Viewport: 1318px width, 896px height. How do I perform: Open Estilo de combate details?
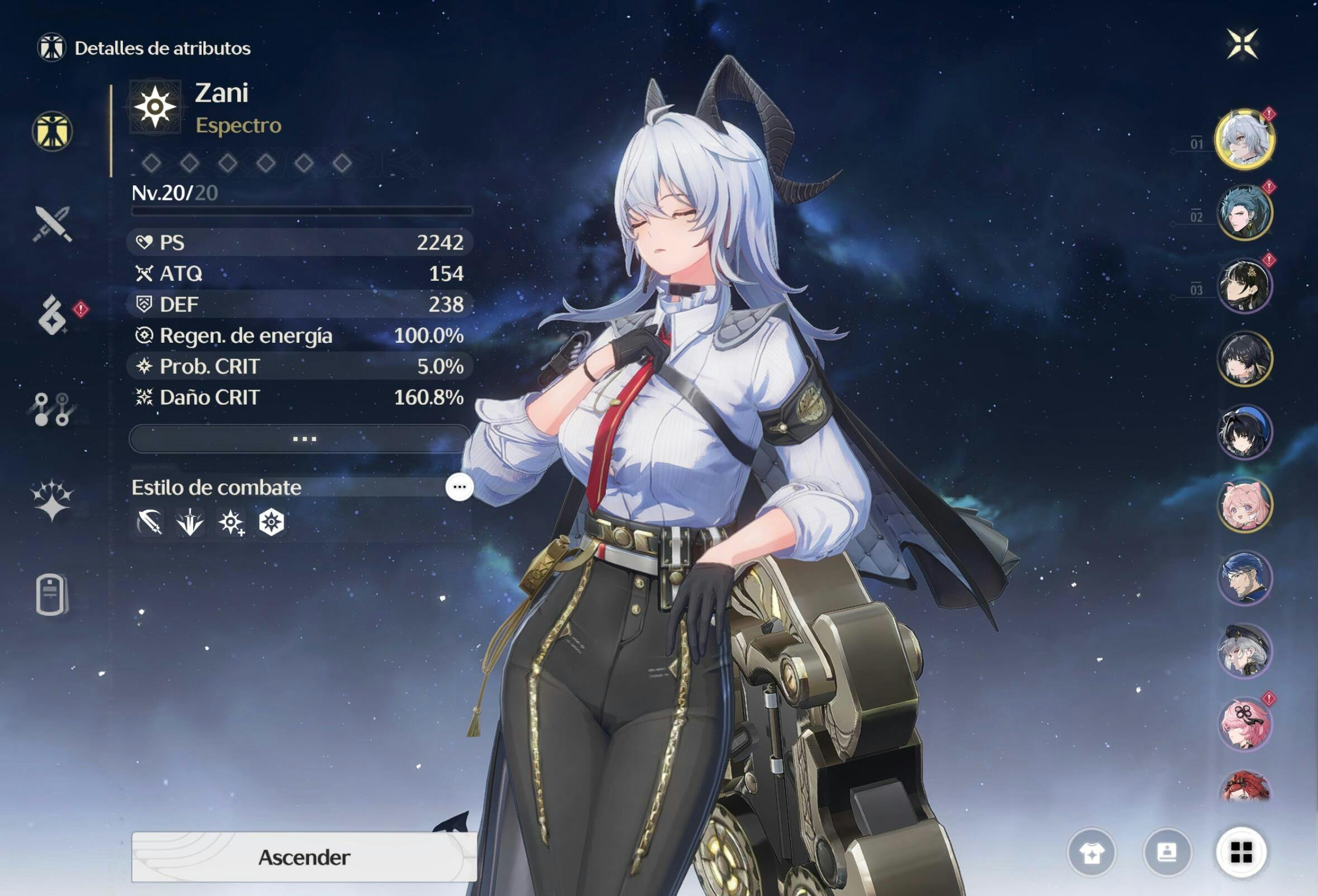459,487
